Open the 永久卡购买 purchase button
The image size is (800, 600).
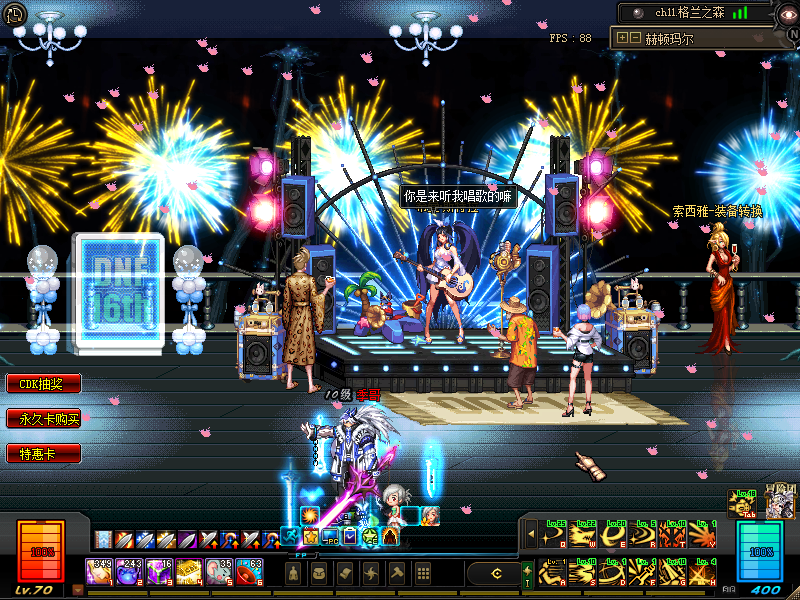click(x=43, y=419)
